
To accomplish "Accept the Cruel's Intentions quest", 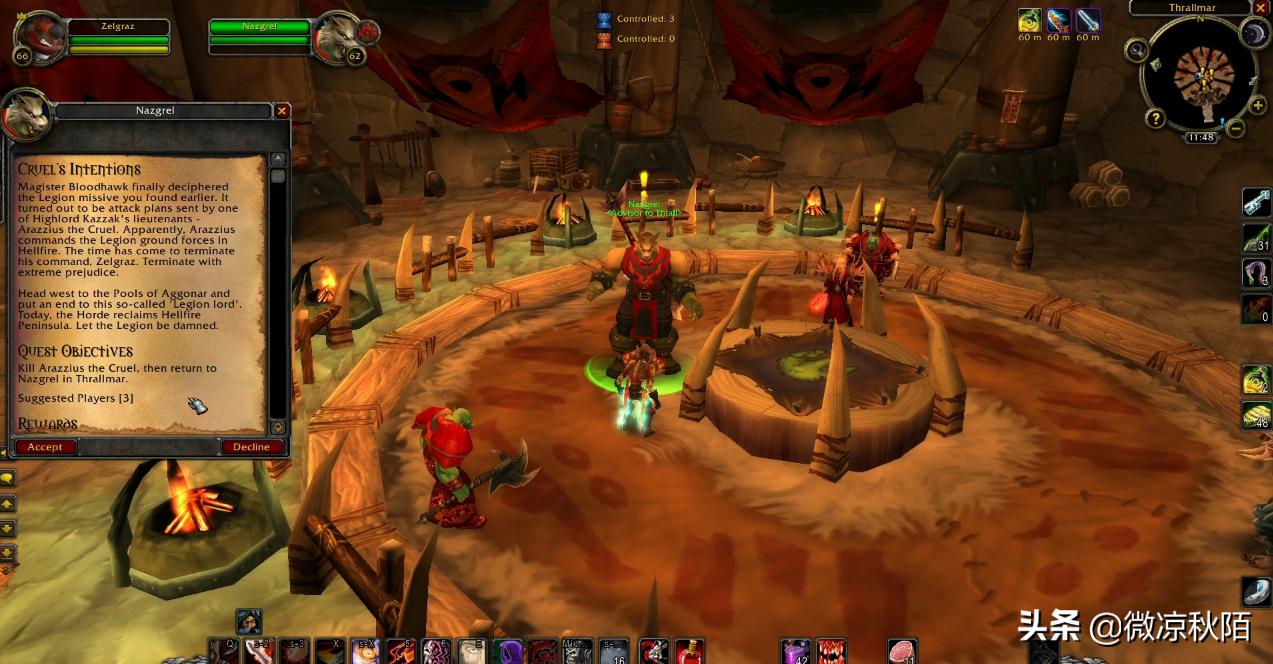I will (x=45, y=447).
